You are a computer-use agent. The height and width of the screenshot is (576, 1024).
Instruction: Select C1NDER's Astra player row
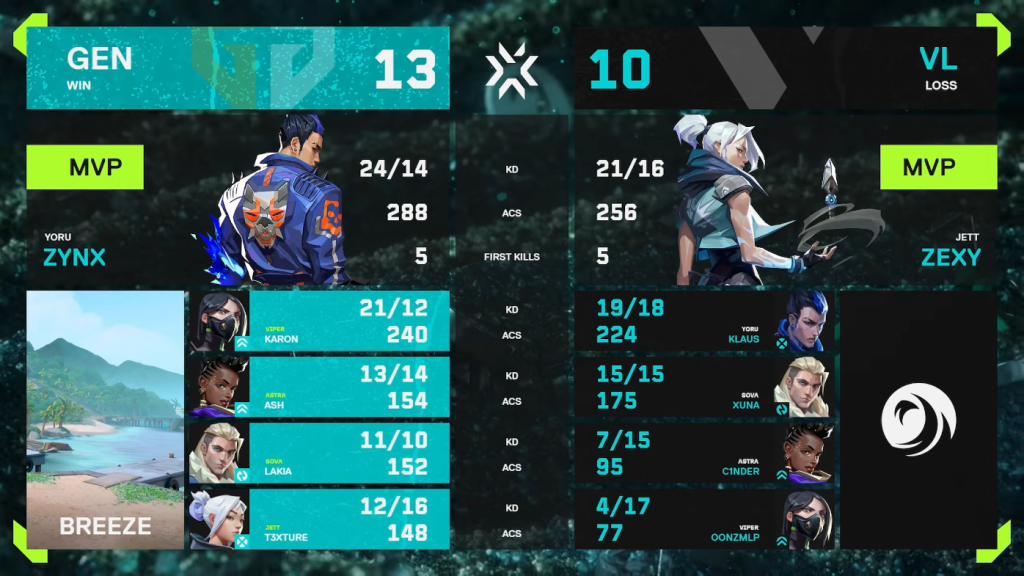[705, 453]
